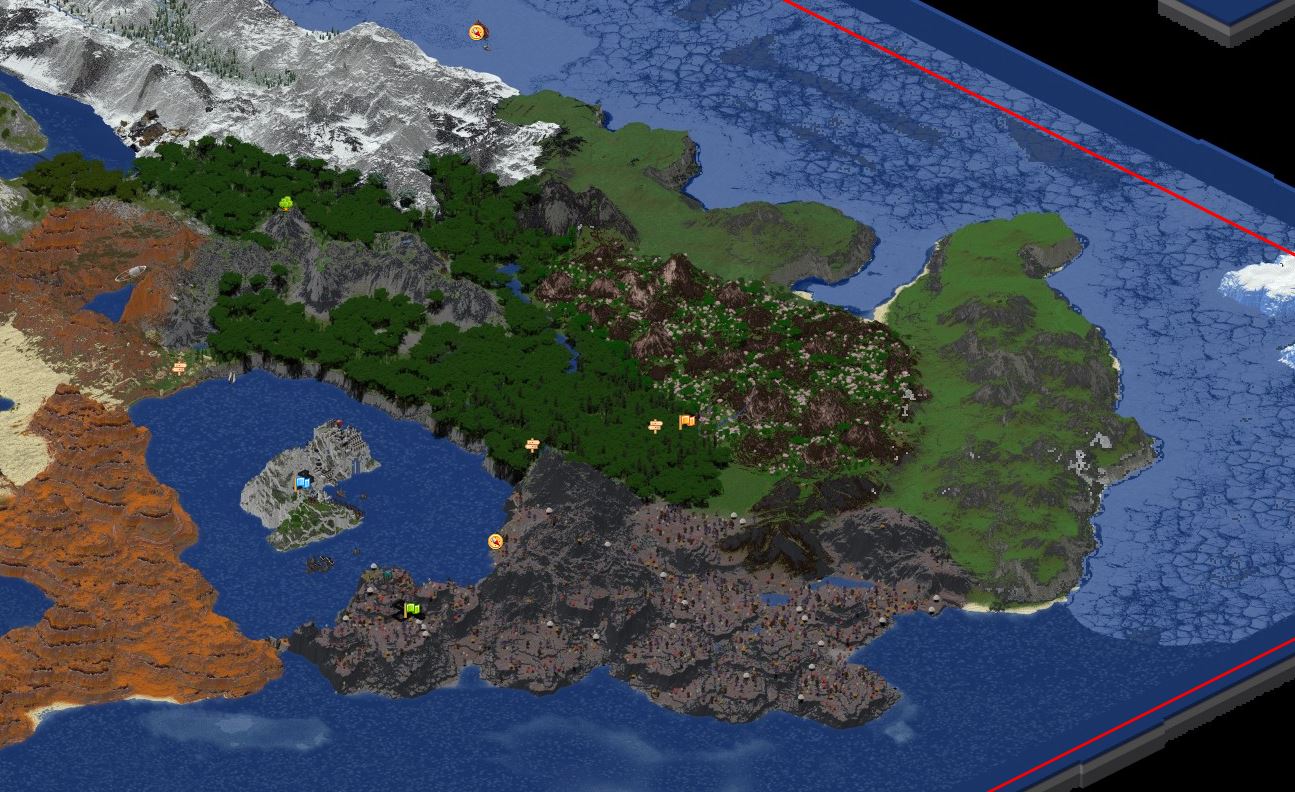Viewport: 1295px width, 792px height.
Task: Open the signpost marker on the desert shore
Action: tap(180, 368)
